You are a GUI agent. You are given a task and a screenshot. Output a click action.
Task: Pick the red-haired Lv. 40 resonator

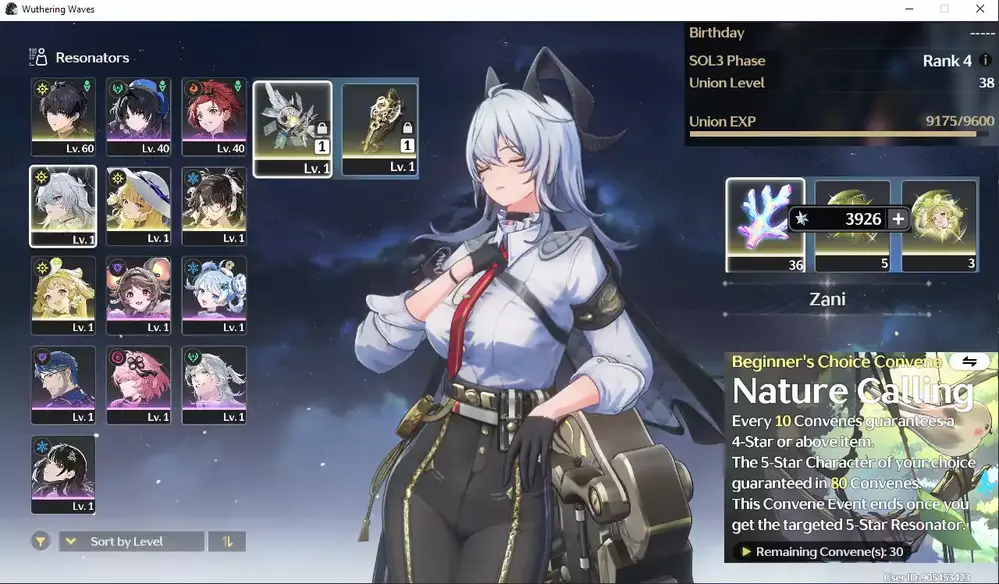tap(214, 115)
